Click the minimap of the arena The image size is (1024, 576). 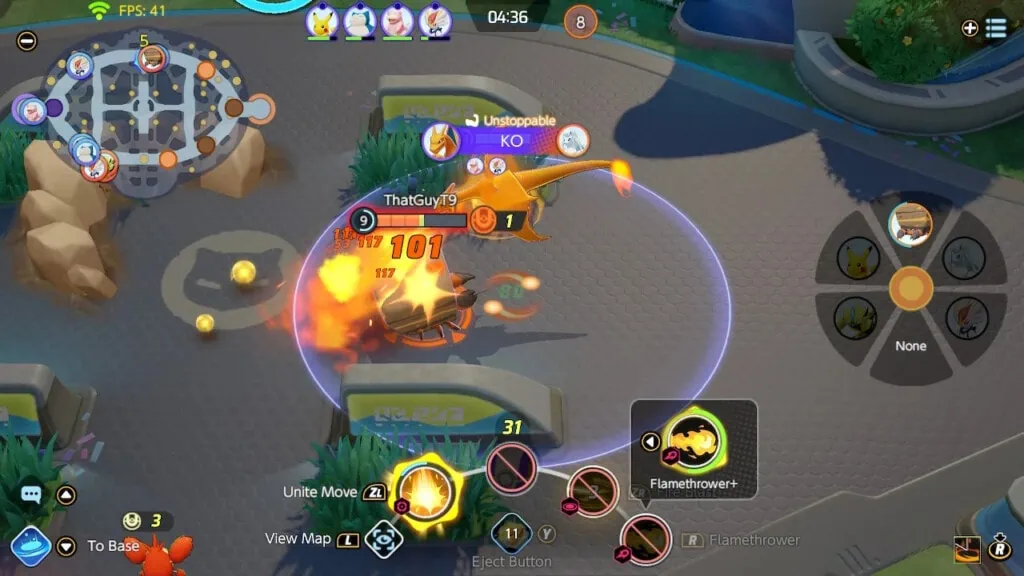[x=147, y=110]
